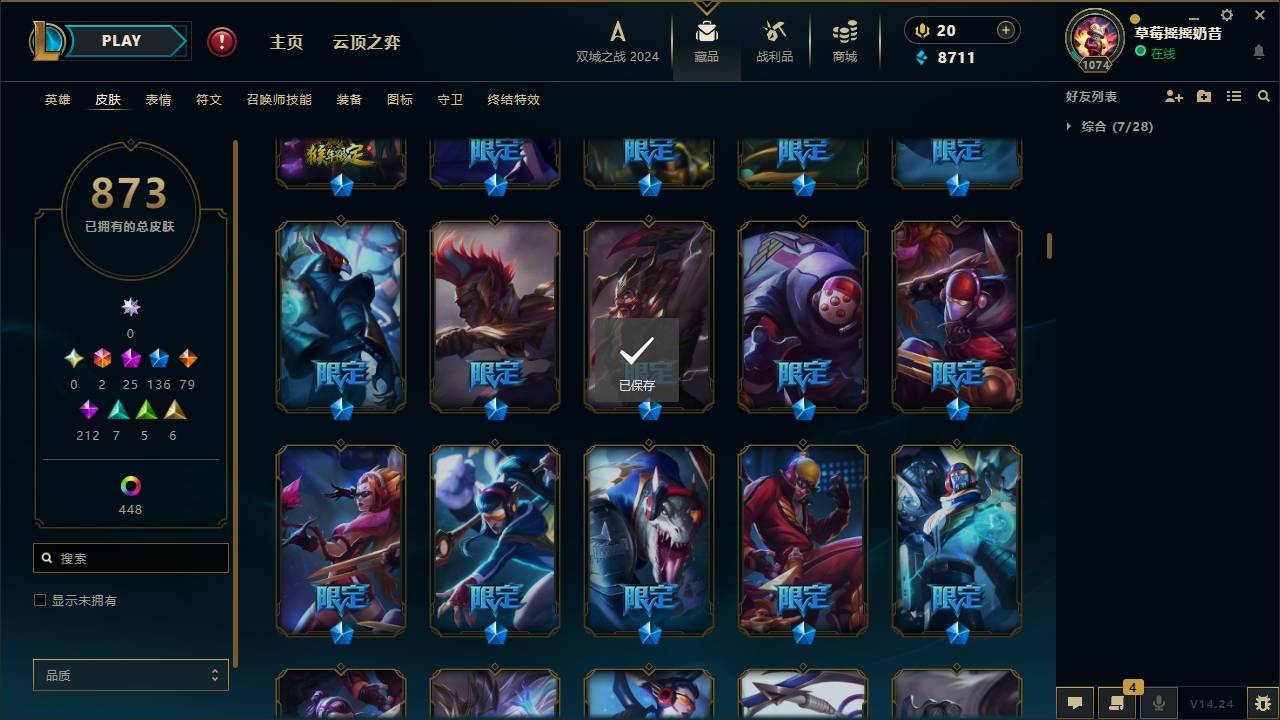
Task: Switch to the 英雄 tab
Action: coord(57,99)
